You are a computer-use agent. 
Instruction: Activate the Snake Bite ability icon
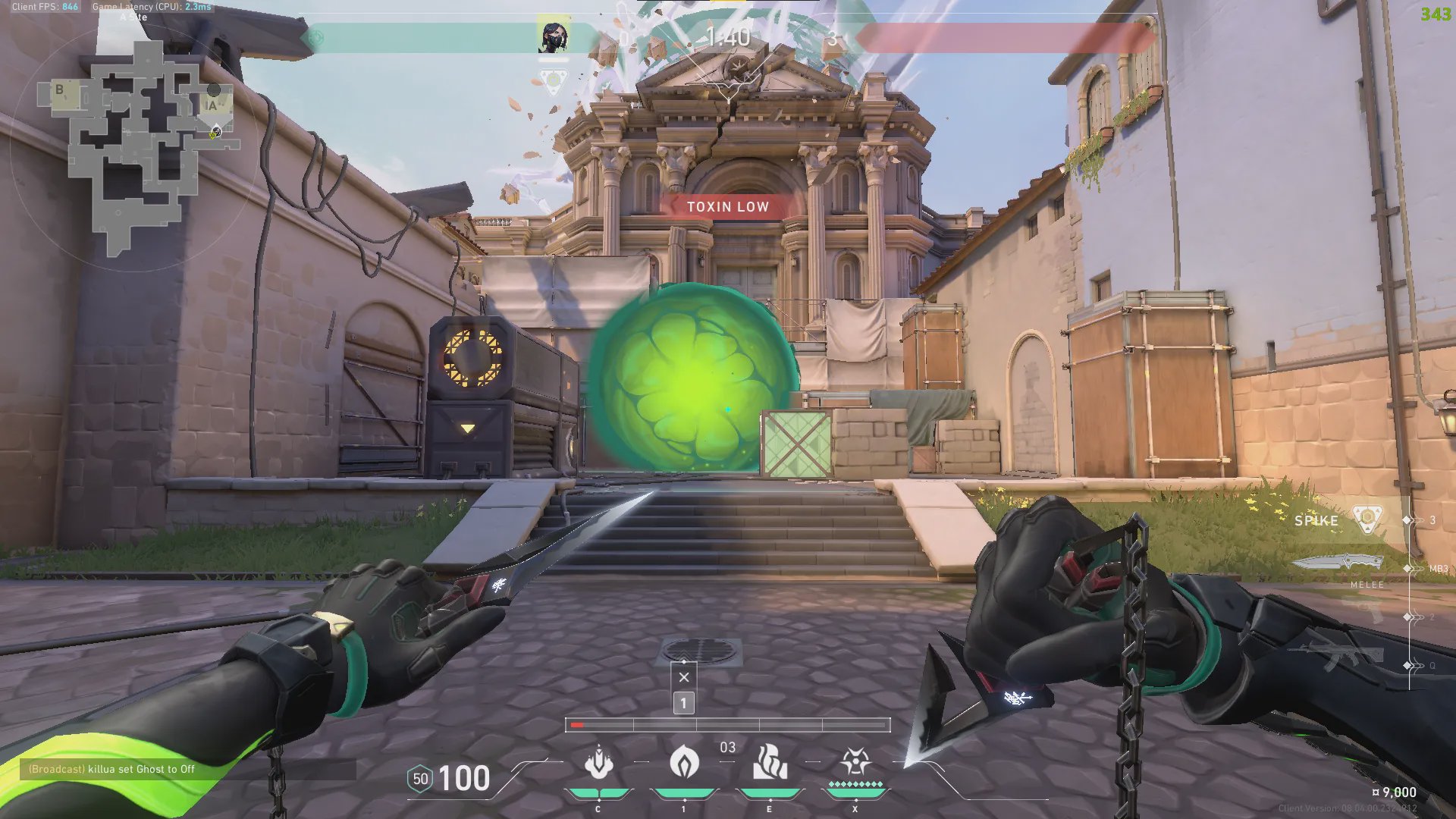click(x=599, y=762)
